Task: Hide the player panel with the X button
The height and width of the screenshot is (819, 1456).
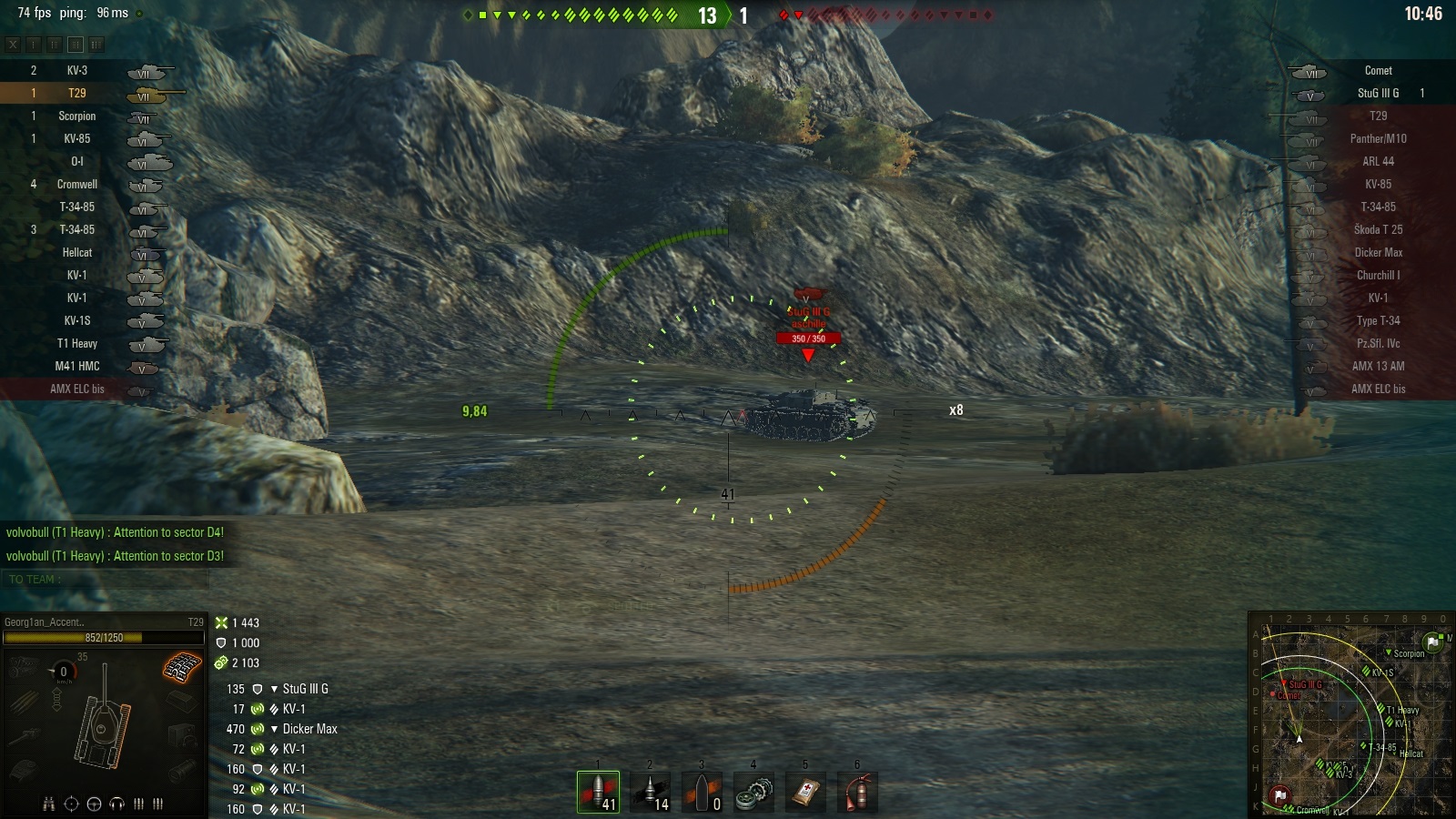Action: [x=13, y=44]
